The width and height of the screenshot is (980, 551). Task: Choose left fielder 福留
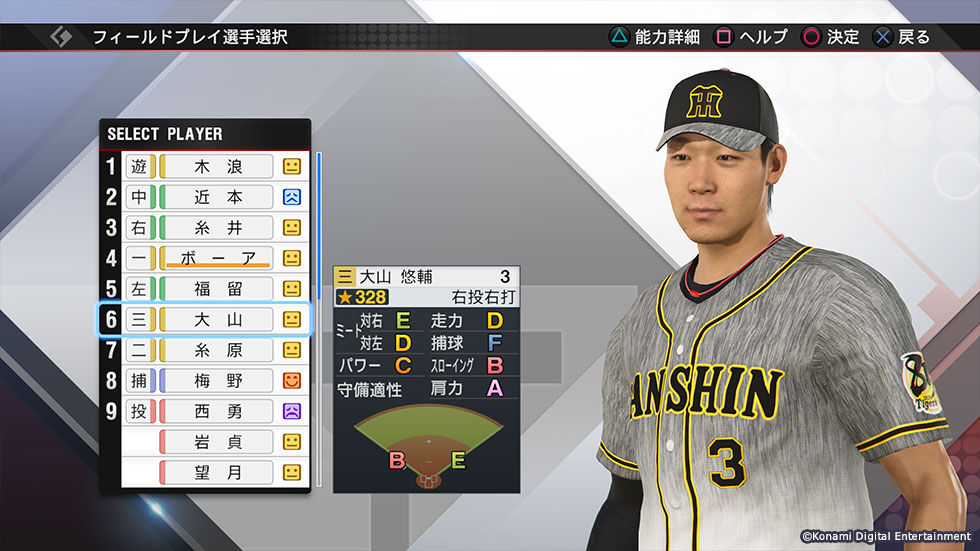pos(218,289)
